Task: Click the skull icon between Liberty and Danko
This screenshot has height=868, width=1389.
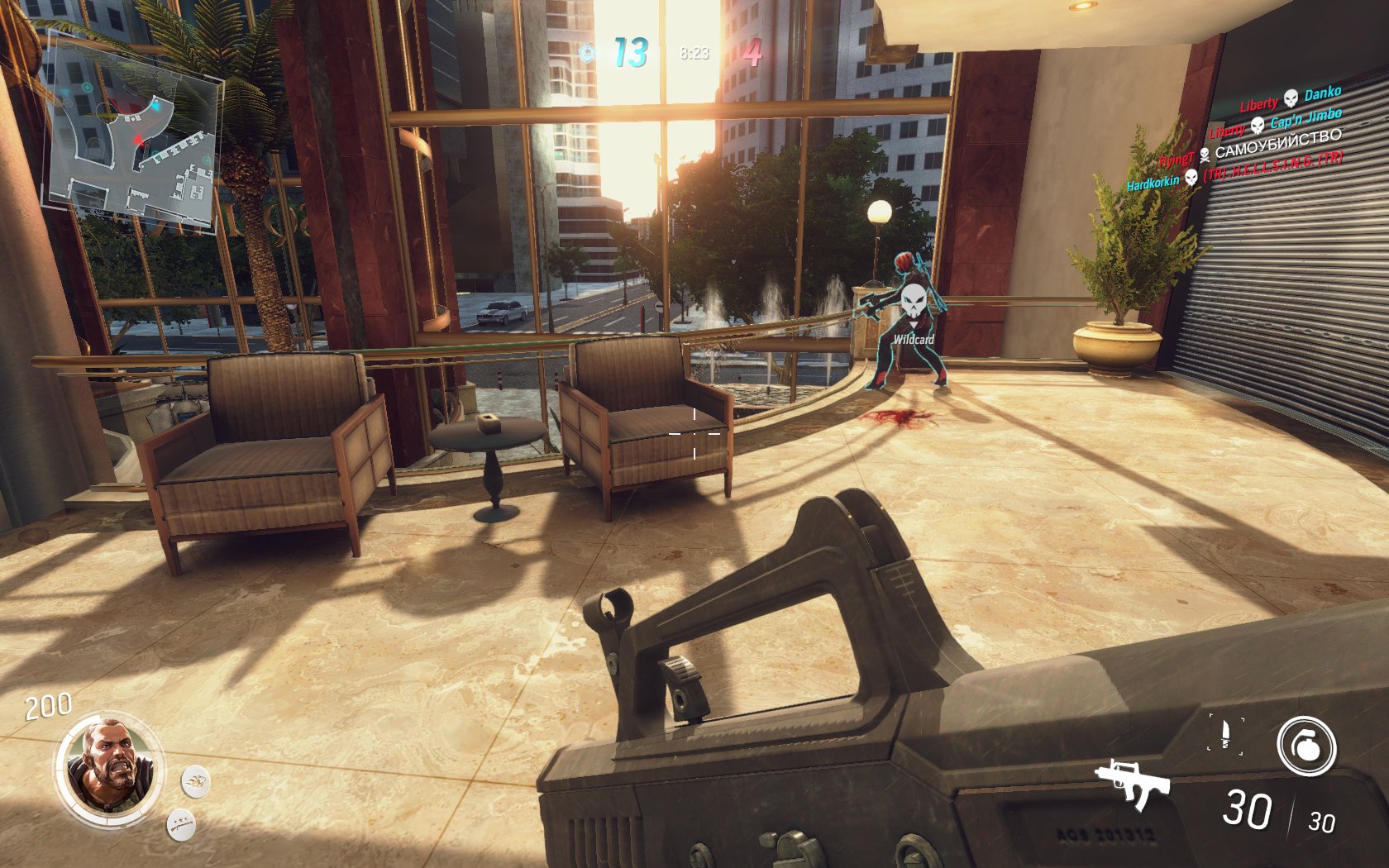Action: [1290, 99]
